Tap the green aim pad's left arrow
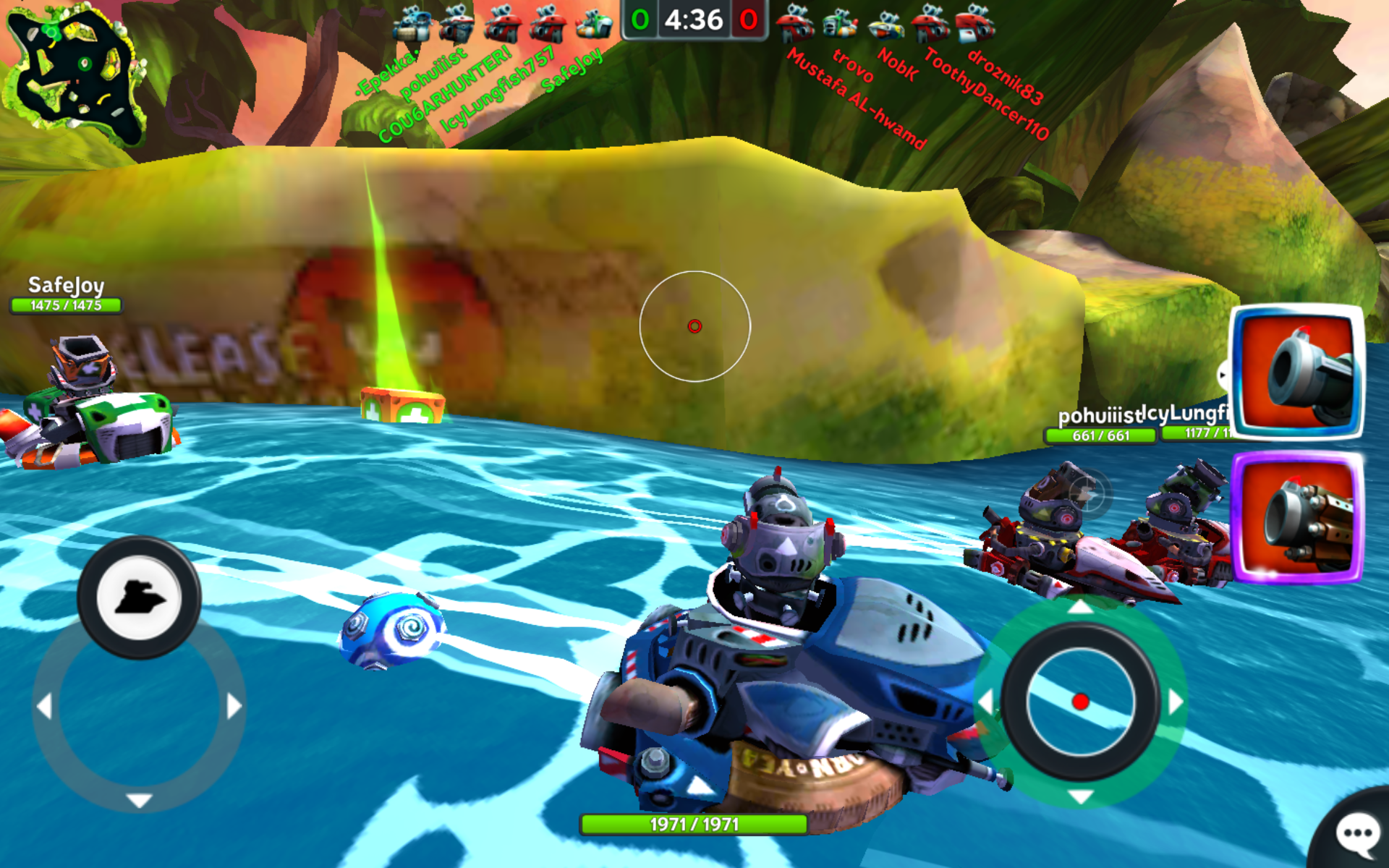The image size is (1389, 868). 985,702
